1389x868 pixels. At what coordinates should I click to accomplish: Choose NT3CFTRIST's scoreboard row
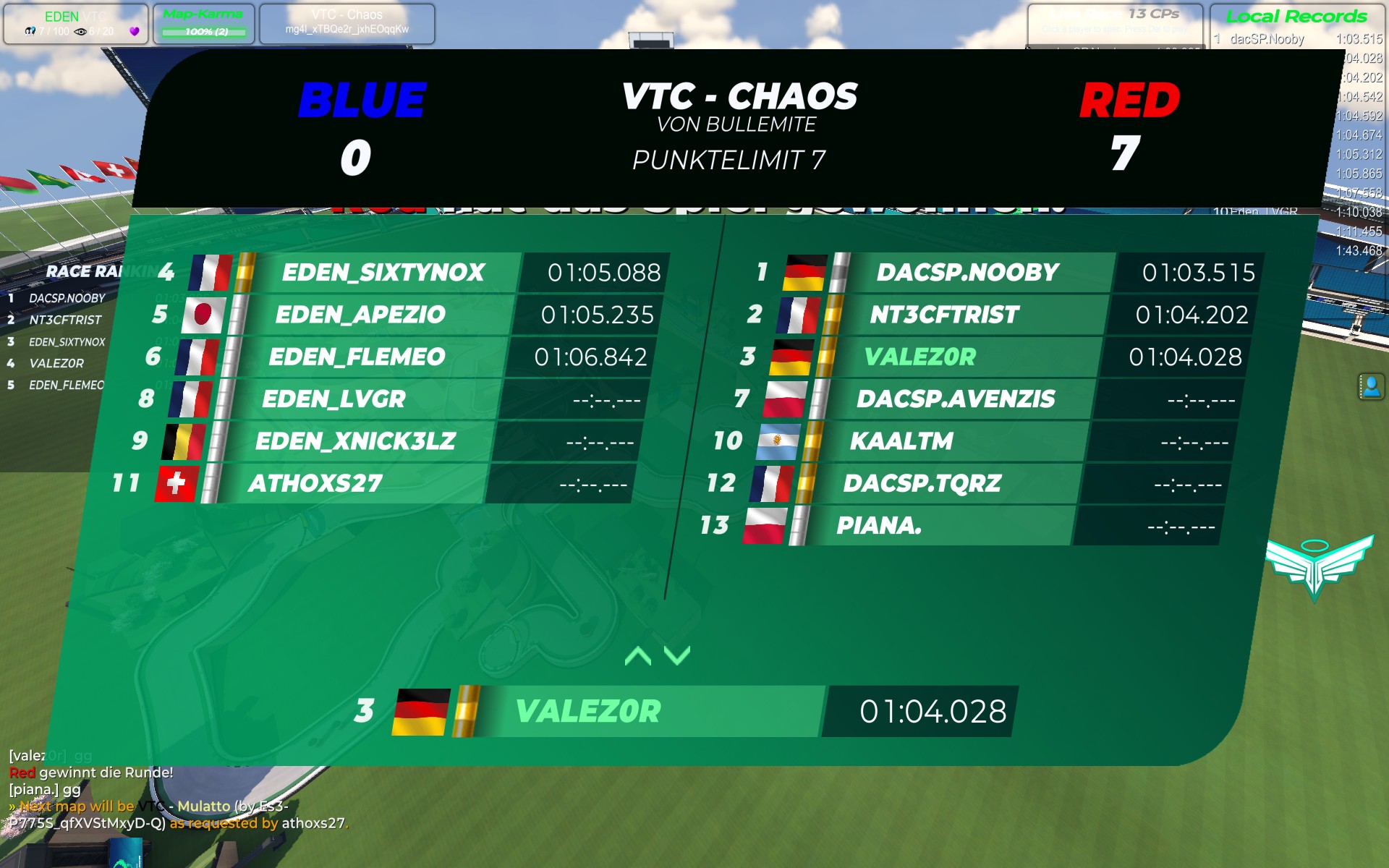(944, 315)
